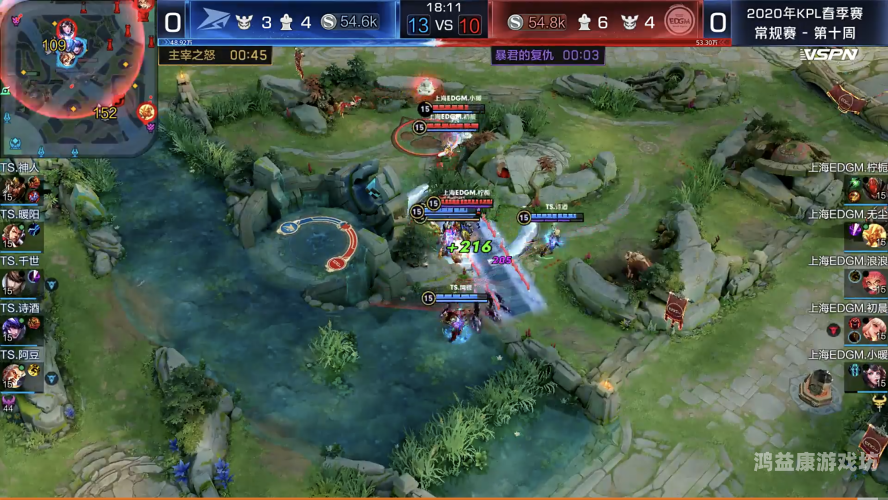Click the VSPN broadcast logo
The width and height of the screenshot is (888, 500).
coord(829,55)
